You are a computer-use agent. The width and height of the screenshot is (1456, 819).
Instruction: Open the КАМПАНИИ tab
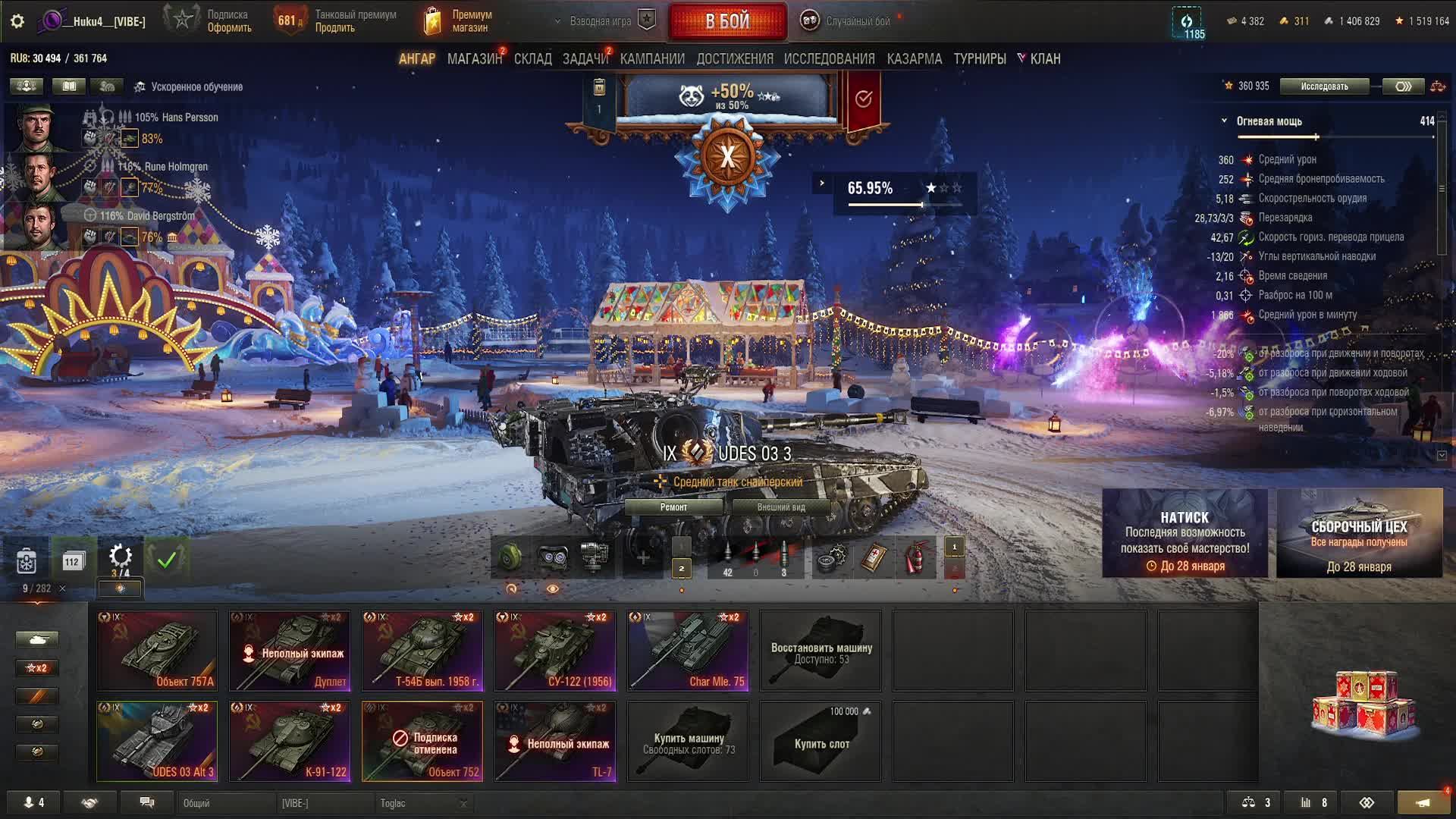pyautogui.click(x=651, y=59)
